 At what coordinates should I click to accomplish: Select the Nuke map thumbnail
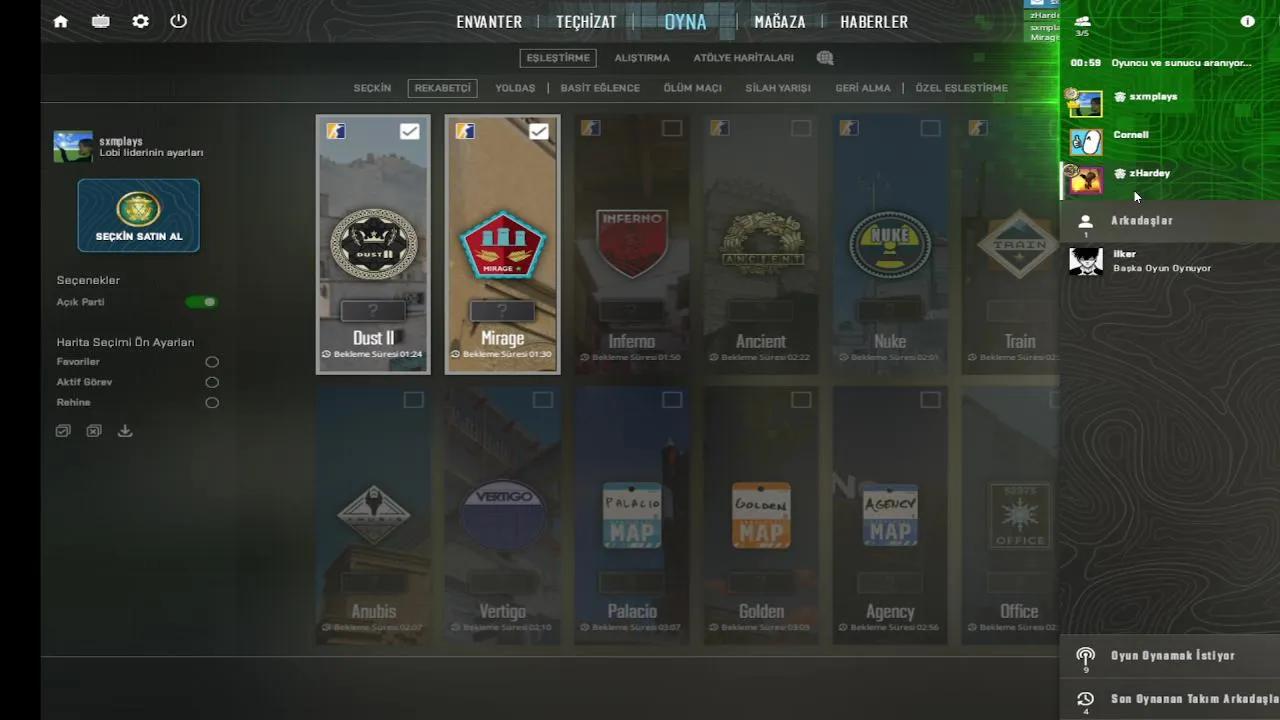(x=889, y=243)
